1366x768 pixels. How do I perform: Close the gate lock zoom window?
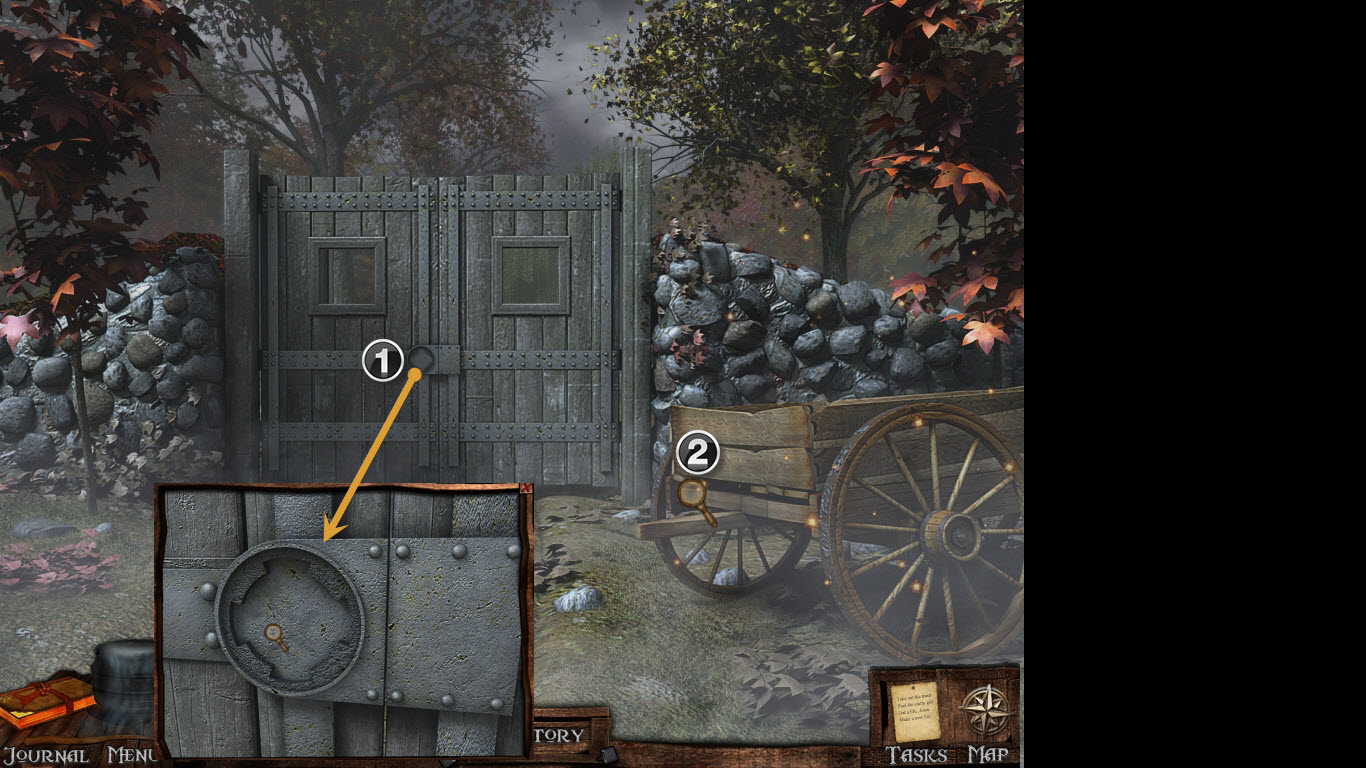[523, 489]
